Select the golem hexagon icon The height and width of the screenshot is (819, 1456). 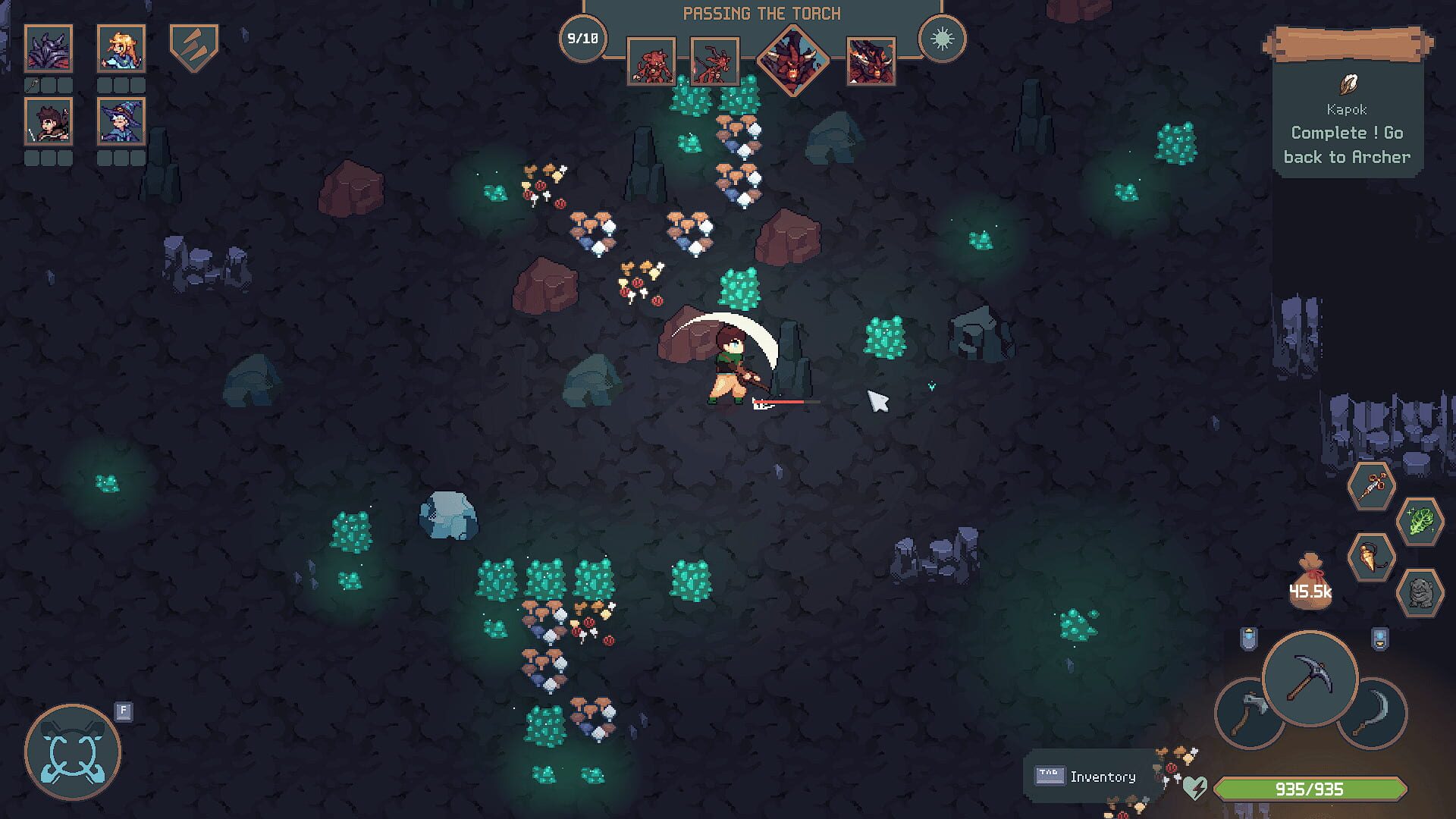point(1420,593)
